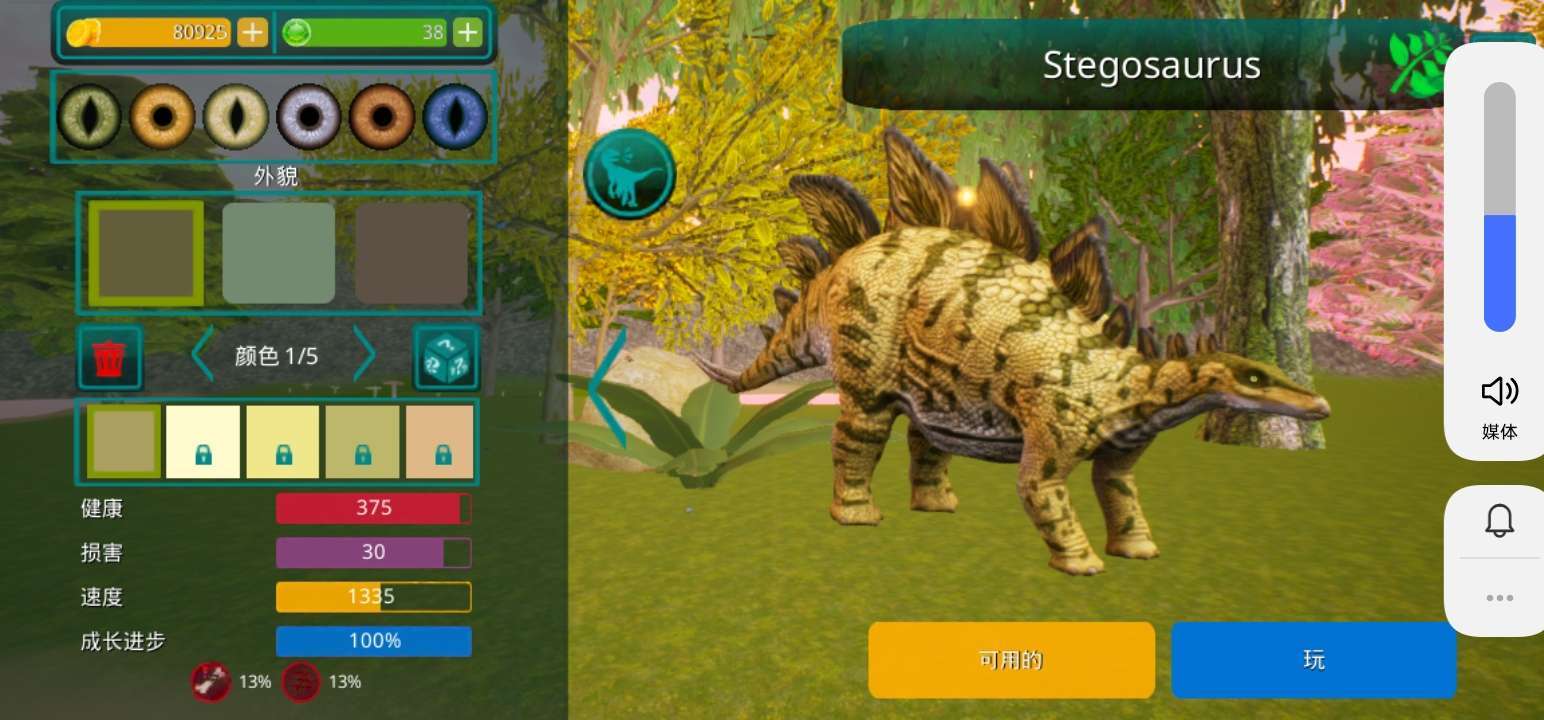
Task: Add more green gems with plus button
Action: pyautogui.click(x=468, y=33)
